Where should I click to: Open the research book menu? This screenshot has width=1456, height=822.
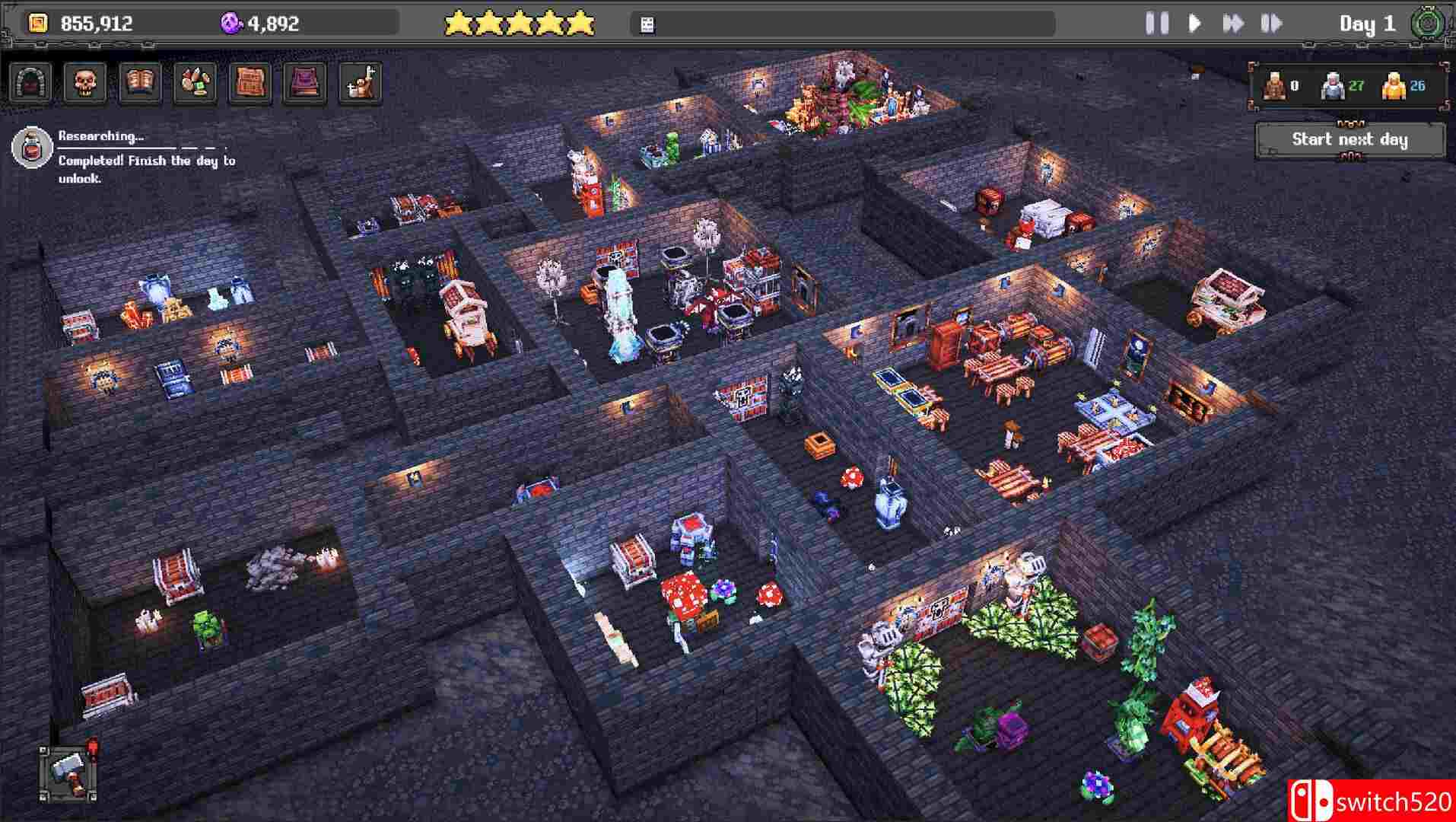[139, 82]
